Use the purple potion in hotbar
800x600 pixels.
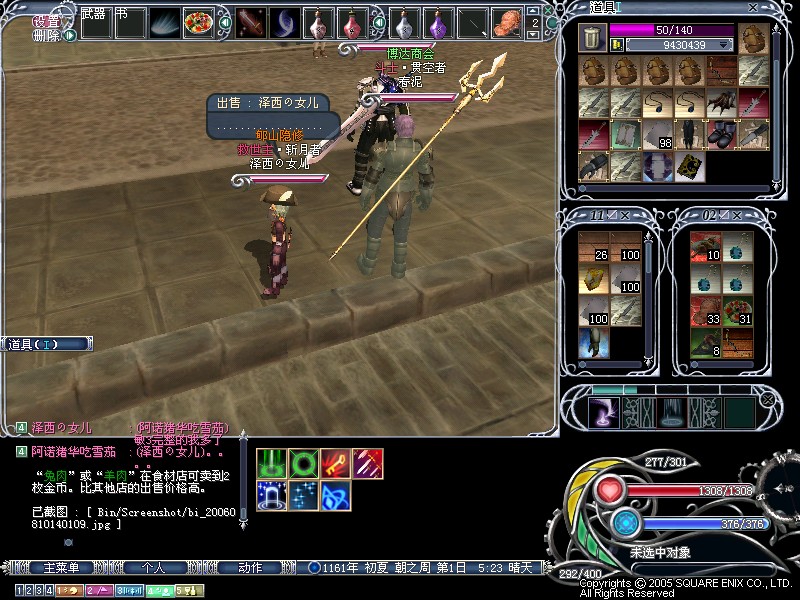pyautogui.click(x=438, y=21)
